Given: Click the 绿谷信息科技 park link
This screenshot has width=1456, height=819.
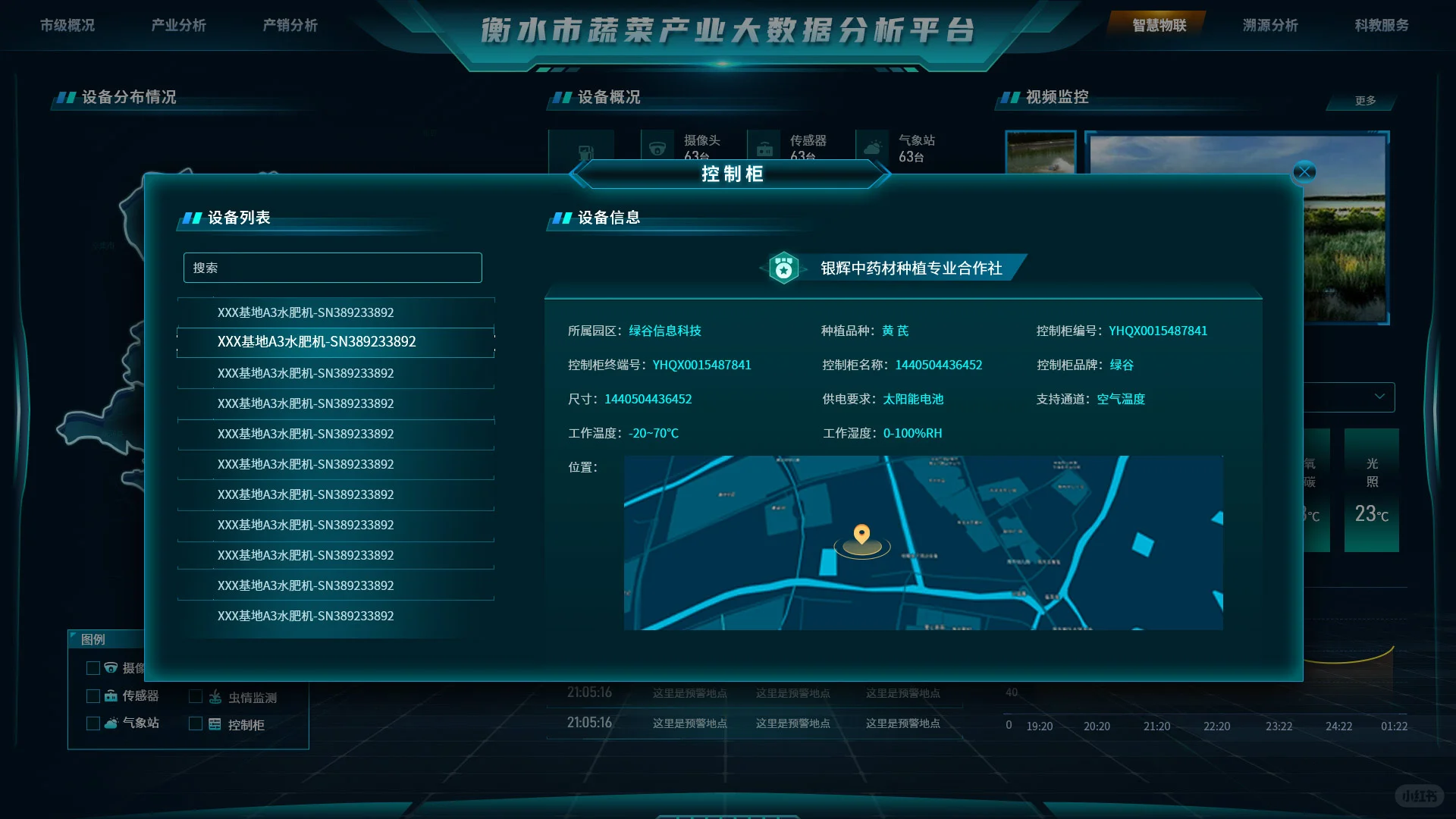Looking at the screenshot, I should tap(664, 331).
